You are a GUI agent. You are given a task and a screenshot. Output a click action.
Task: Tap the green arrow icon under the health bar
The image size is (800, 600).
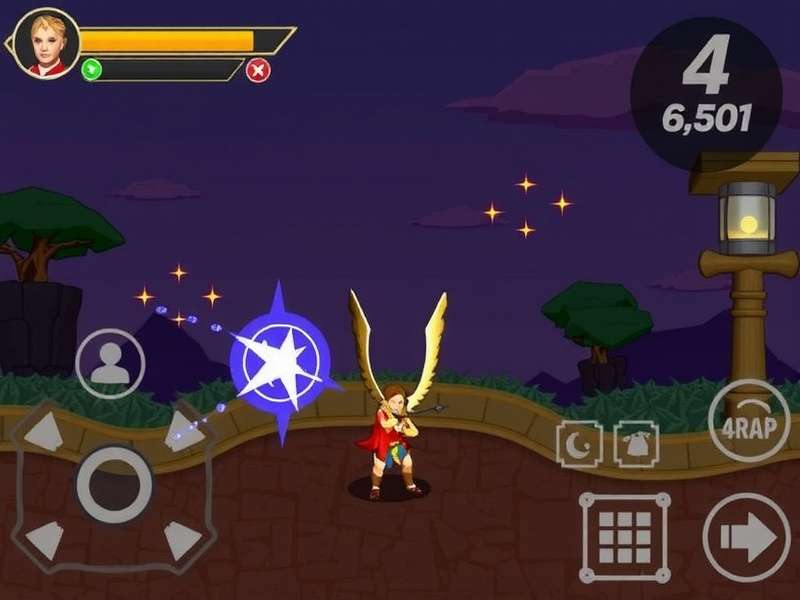[x=92, y=70]
